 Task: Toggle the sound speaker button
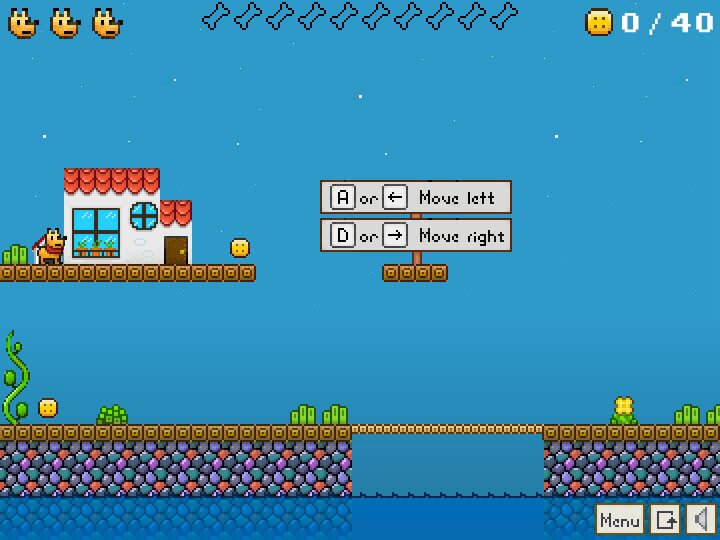click(701, 519)
